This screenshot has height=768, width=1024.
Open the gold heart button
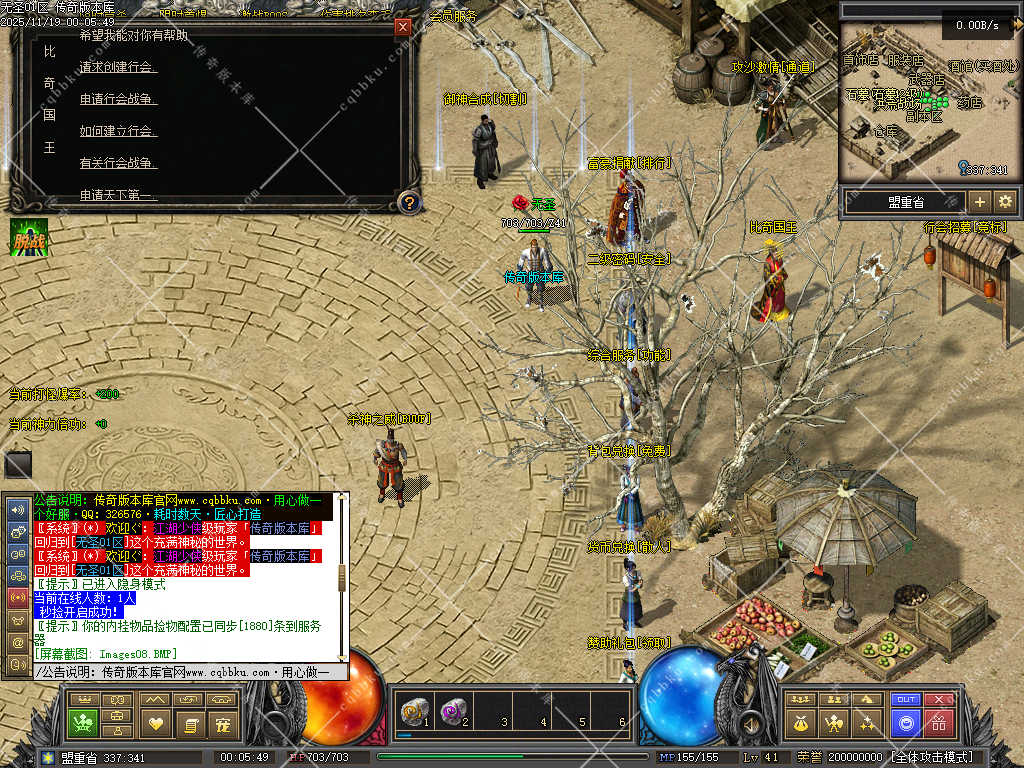155,723
